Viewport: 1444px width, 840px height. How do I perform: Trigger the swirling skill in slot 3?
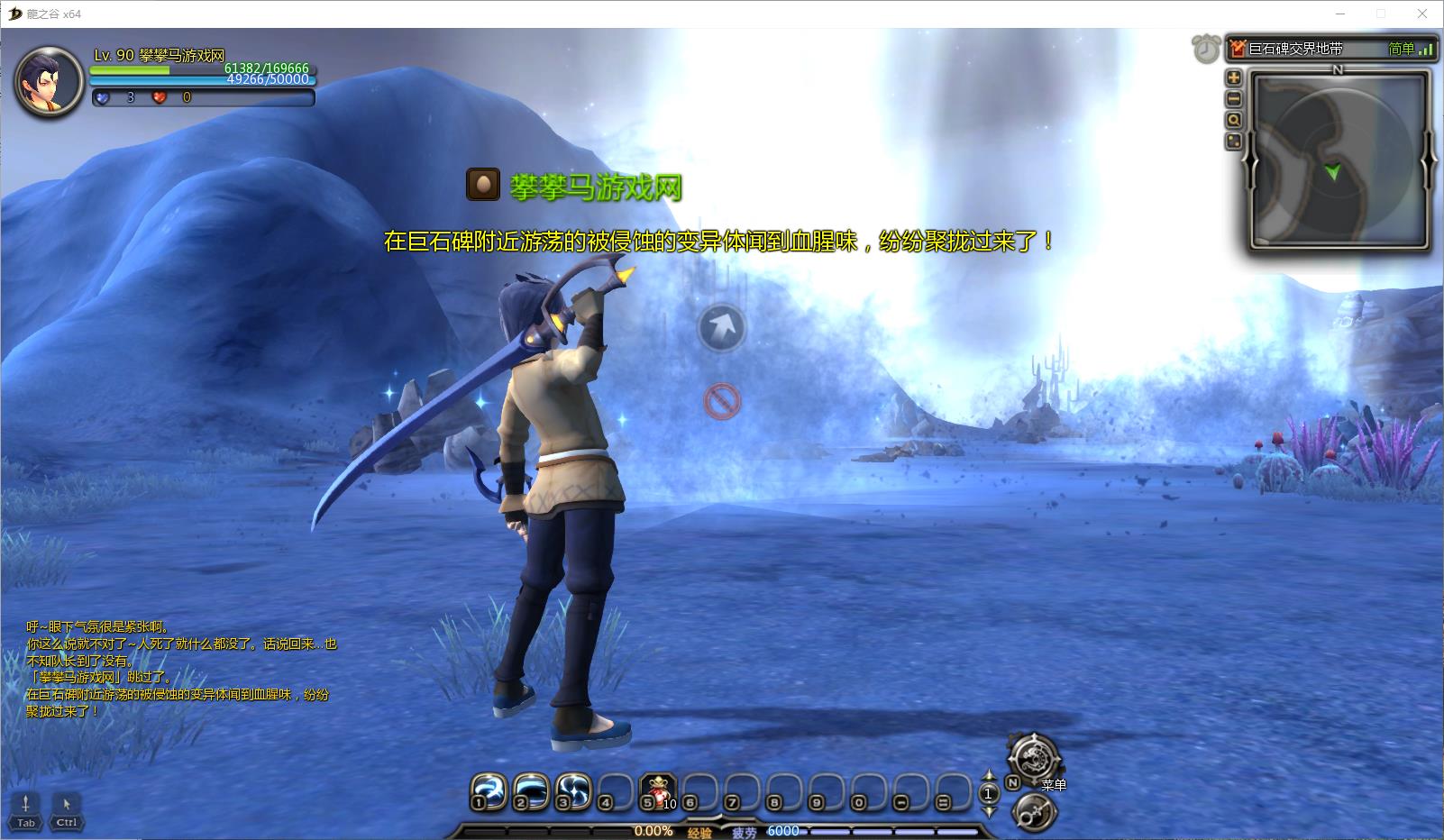[x=573, y=792]
